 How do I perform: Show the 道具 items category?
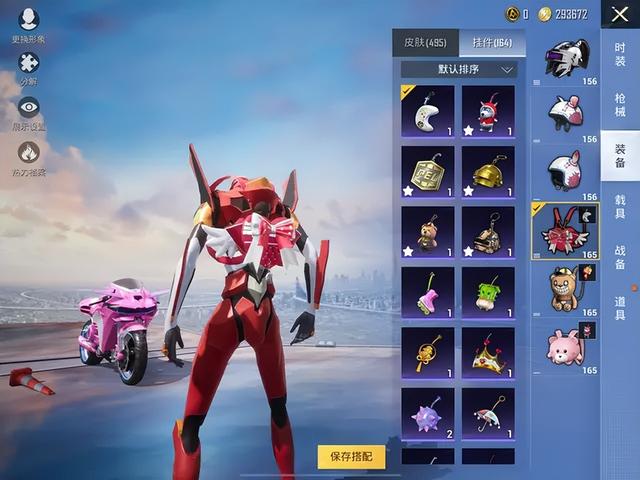click(620, 308)
